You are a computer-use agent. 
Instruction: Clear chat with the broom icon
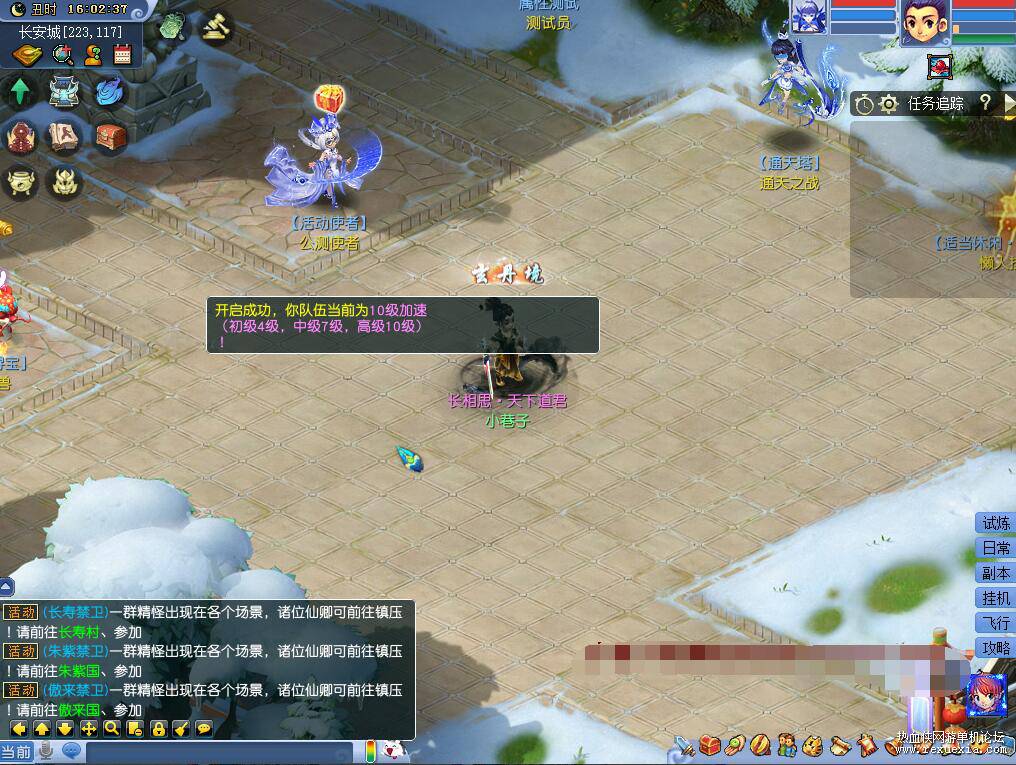pyautogui.click(x=181, y=728)
